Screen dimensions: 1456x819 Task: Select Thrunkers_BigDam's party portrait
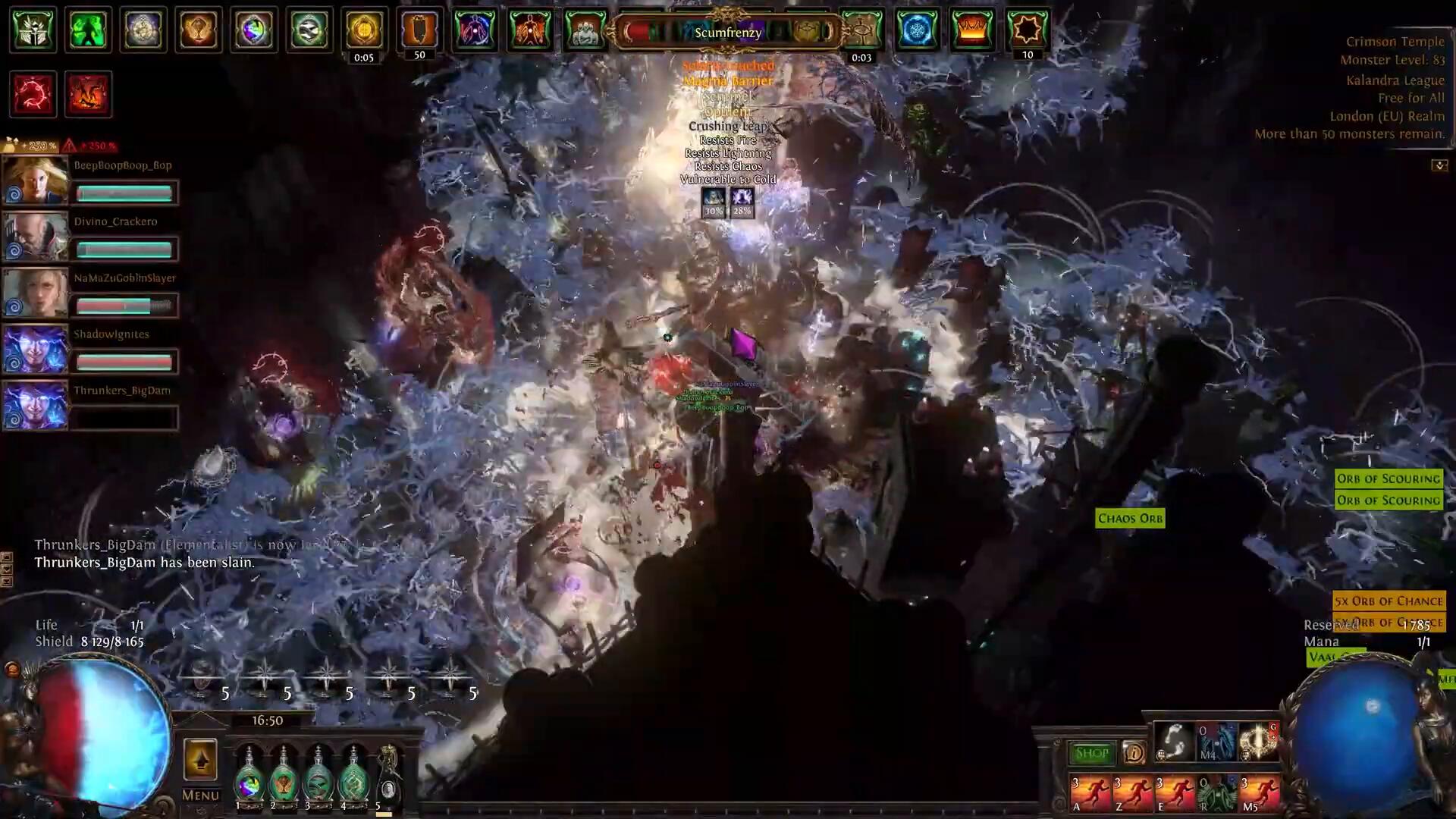click(35, 405)
